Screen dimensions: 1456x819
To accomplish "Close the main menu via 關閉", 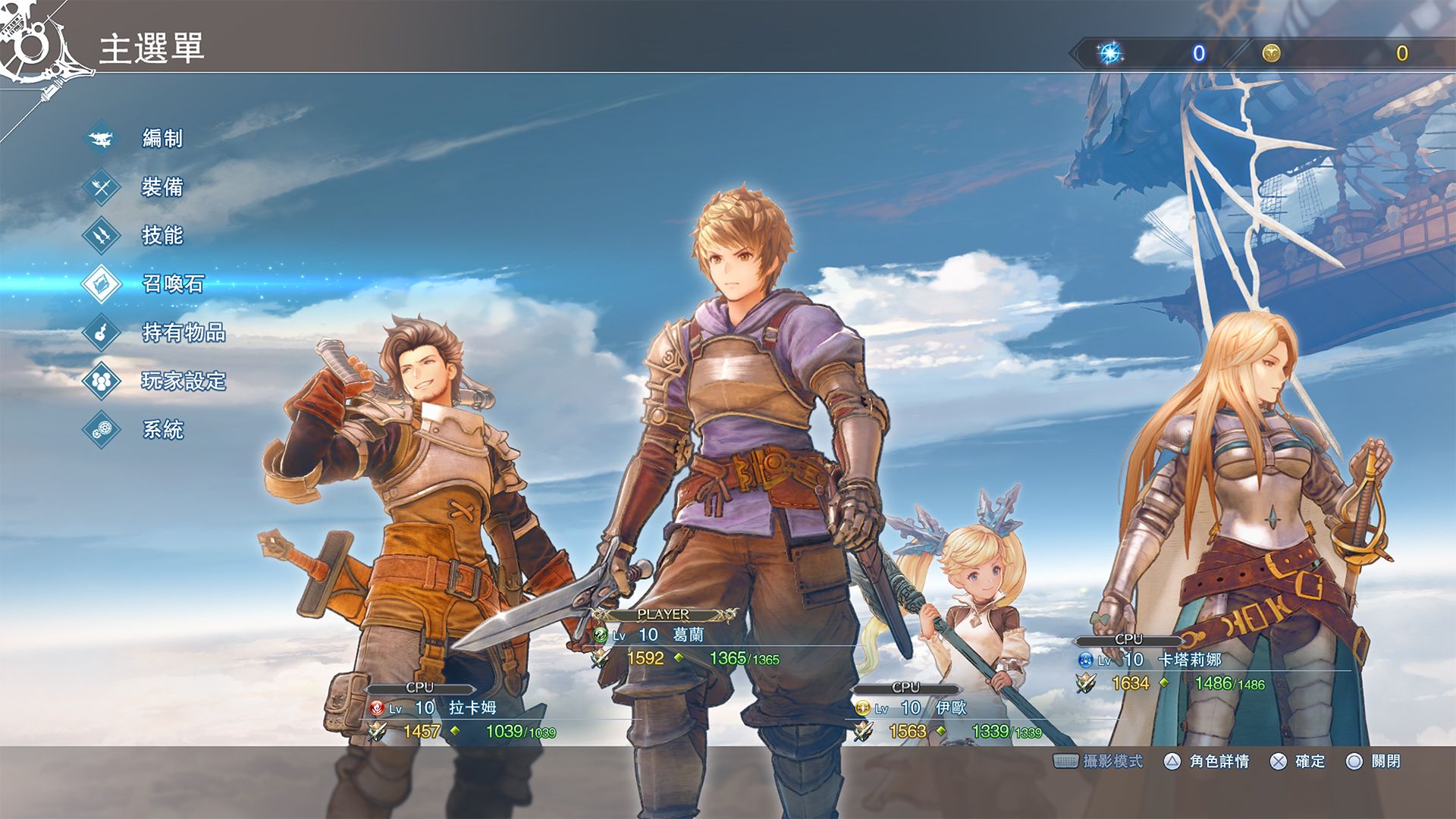I will click(1385, 761).
